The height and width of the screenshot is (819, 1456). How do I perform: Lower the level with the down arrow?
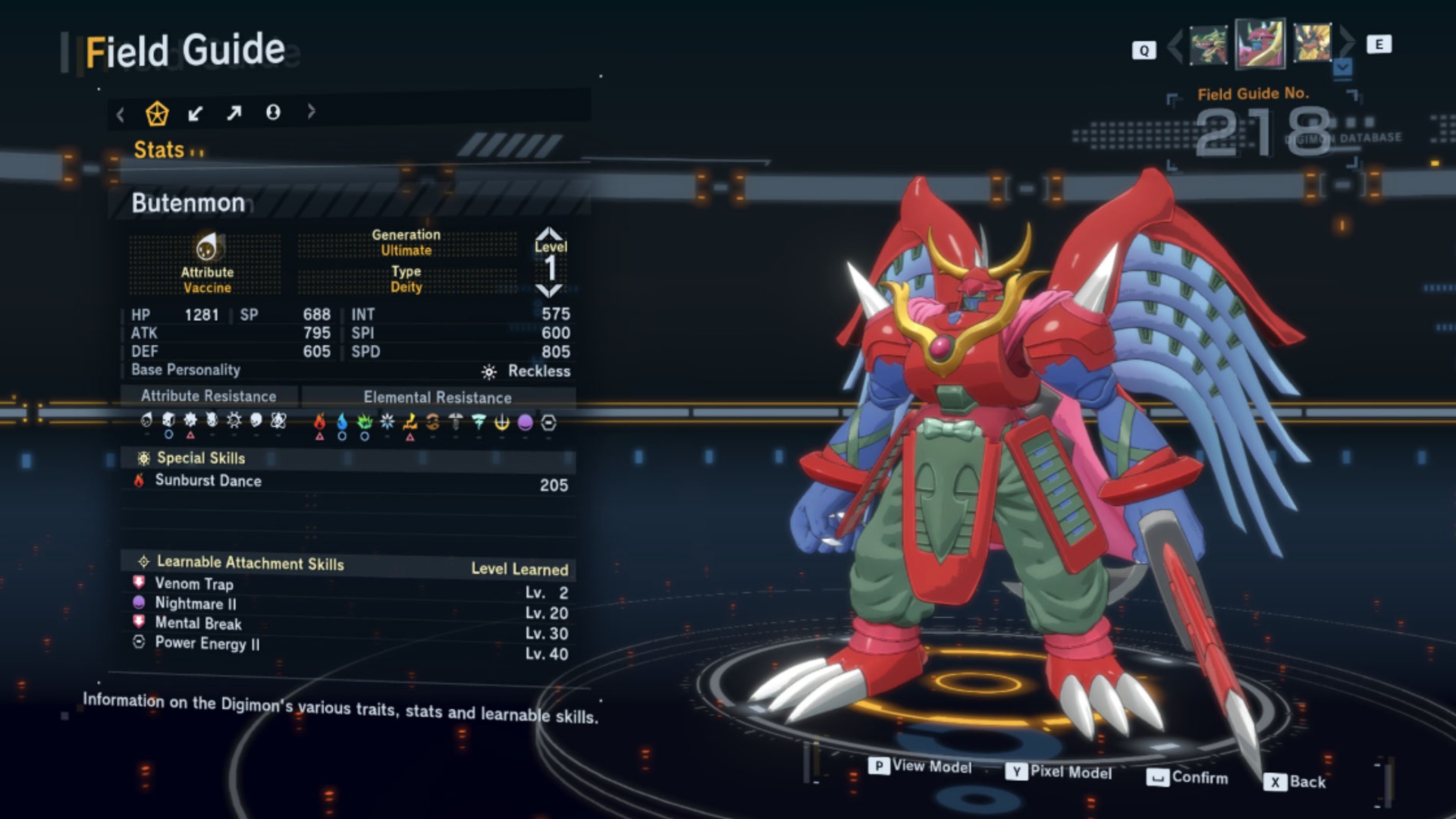pos(549,291)
